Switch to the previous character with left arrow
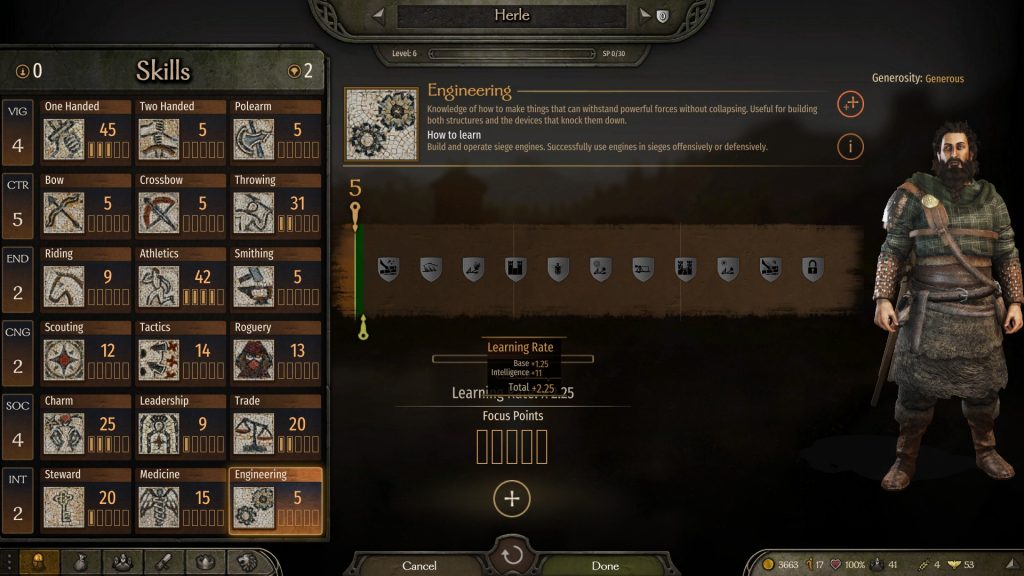The height and width of the screenshot is (576, 1024). pos(378,16)
